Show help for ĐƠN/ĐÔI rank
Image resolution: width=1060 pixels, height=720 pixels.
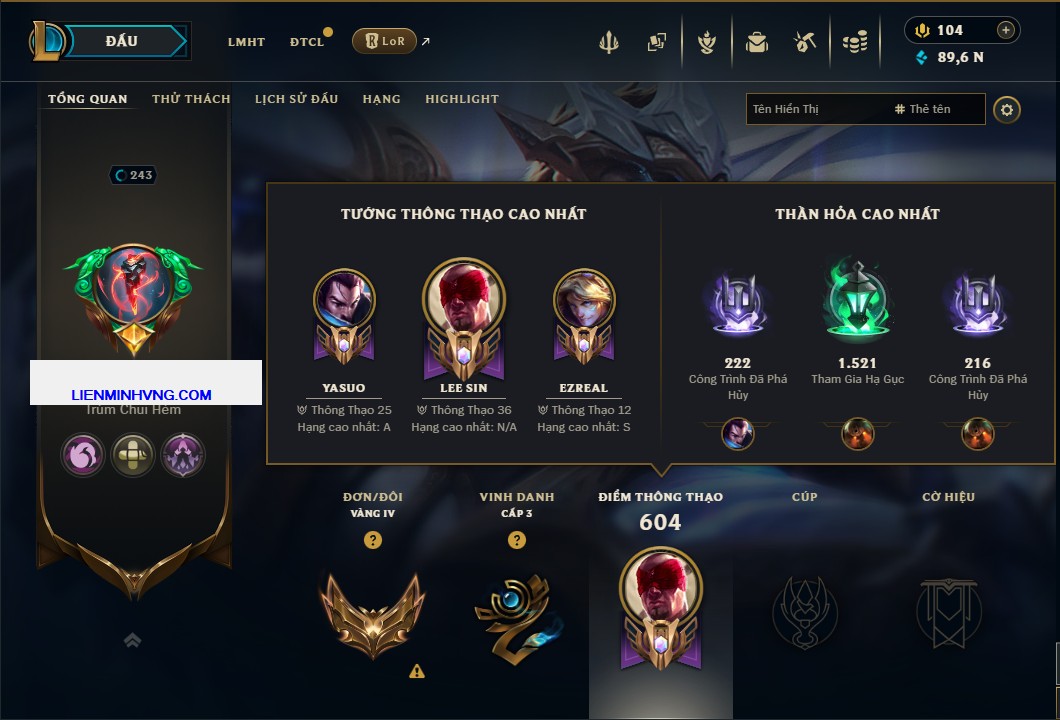(372, 540)
